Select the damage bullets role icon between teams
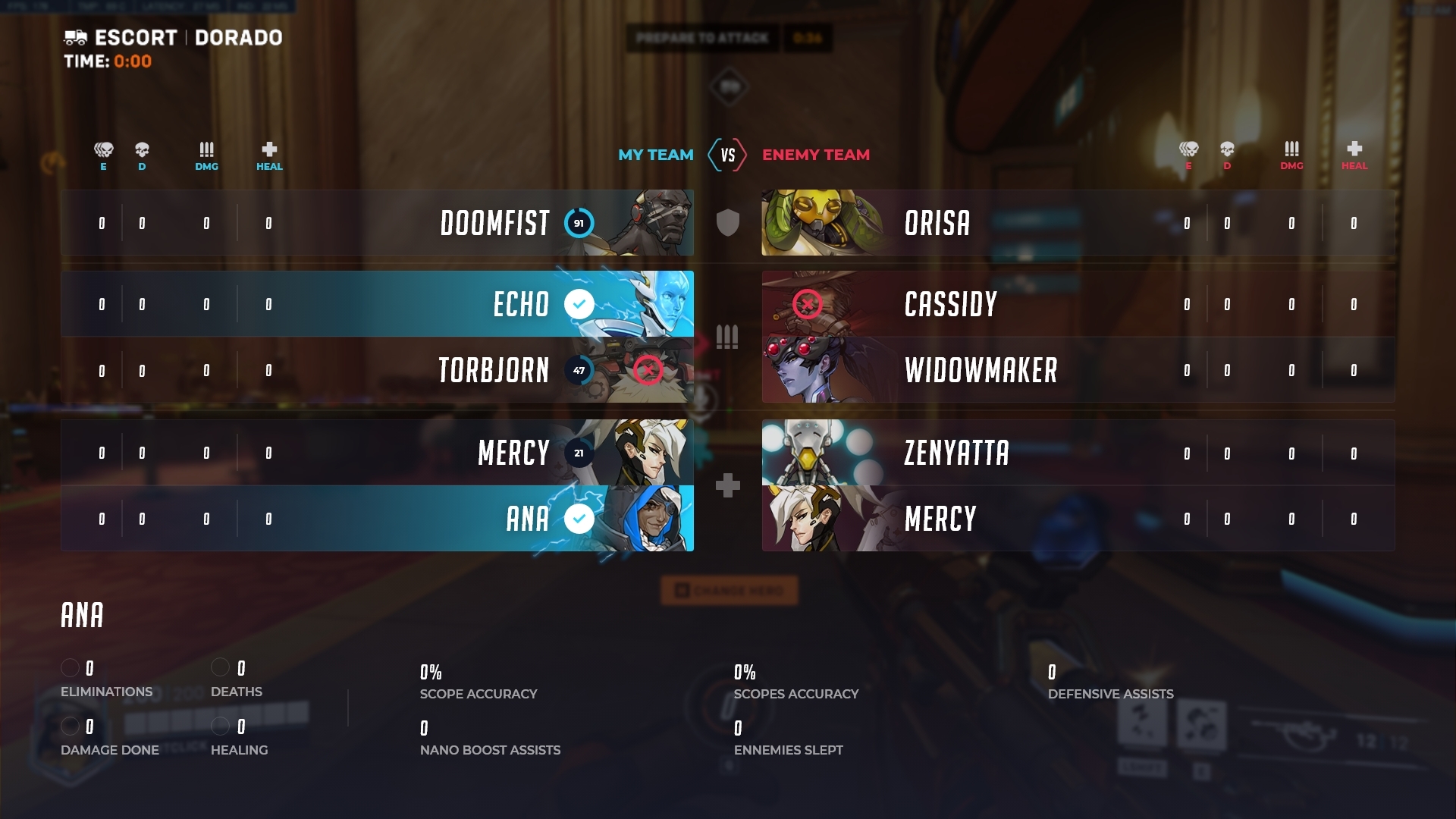 tap(727, 336)
